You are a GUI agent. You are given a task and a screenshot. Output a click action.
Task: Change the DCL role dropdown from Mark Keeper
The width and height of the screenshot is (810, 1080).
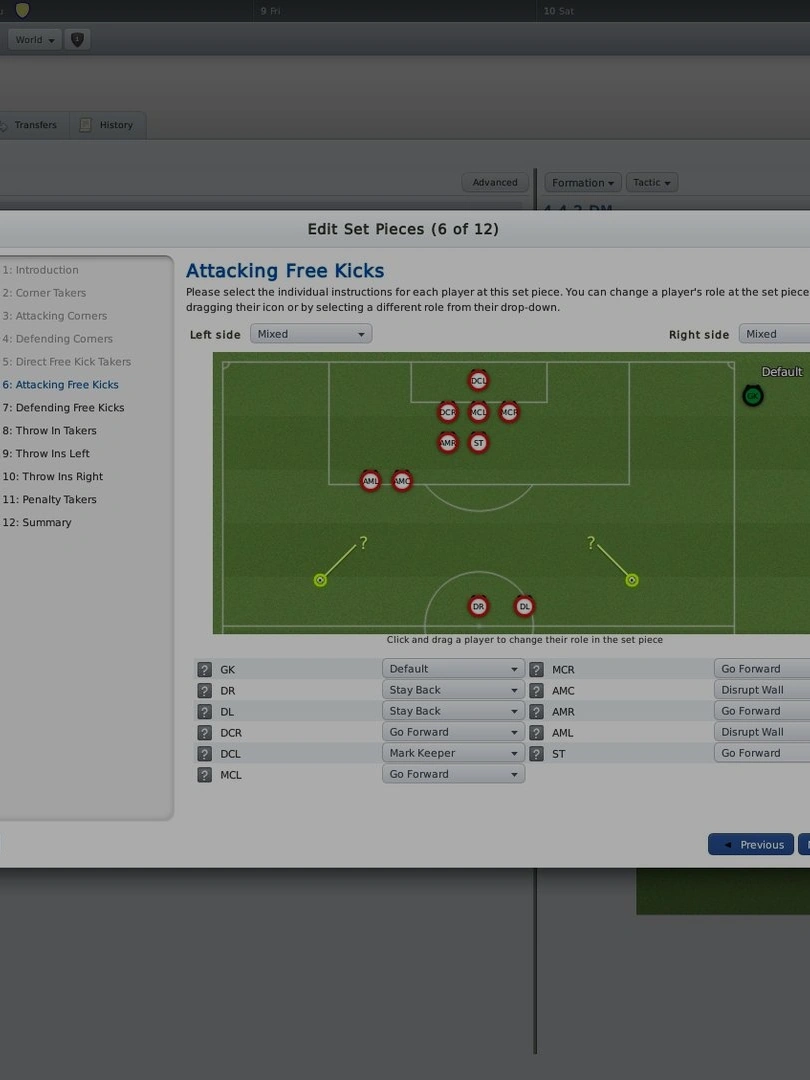pyautogui.click(x=453, y=753)
